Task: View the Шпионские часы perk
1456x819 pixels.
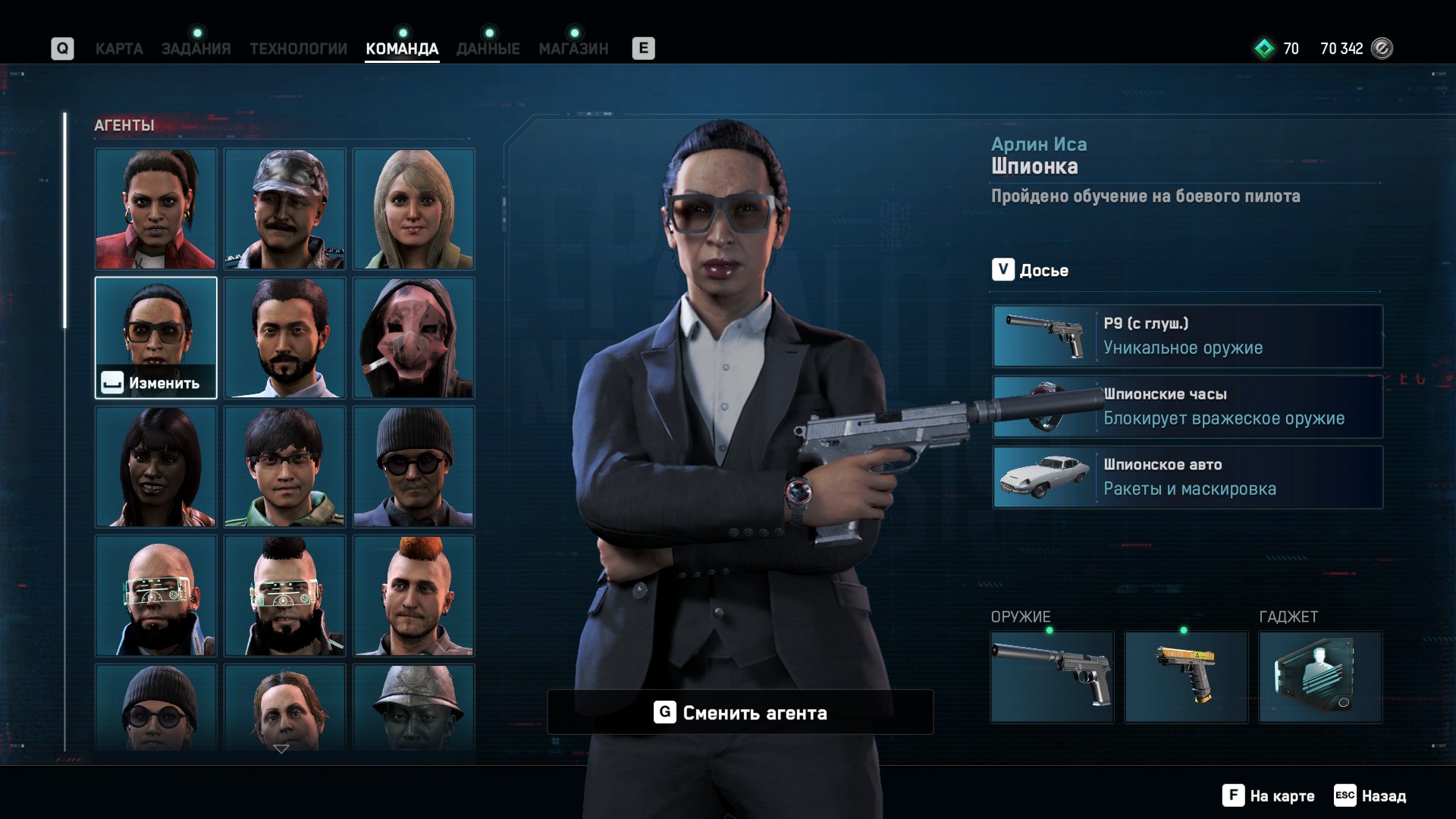Action: coord(1188,406)
